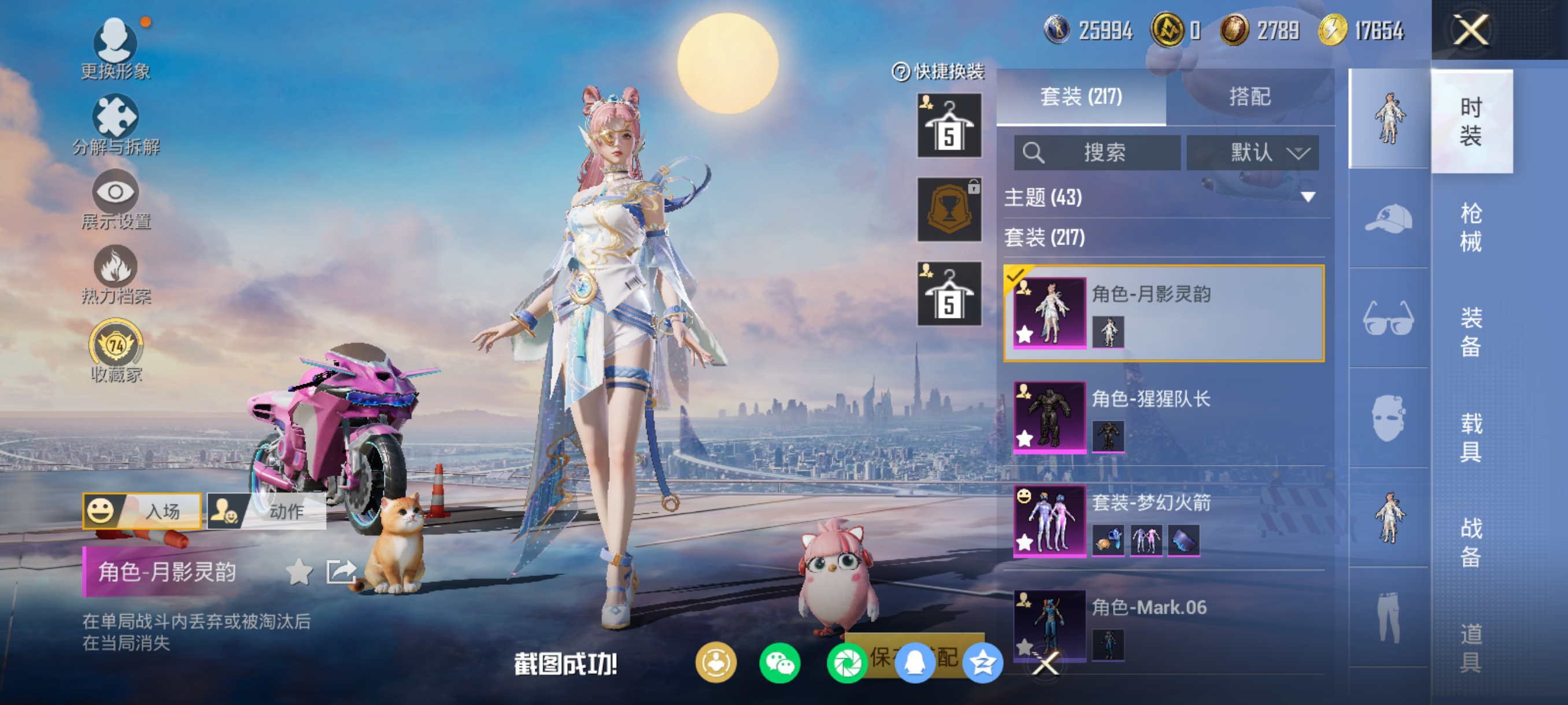
Task: Close the wardrobe screen
Action: click(1471, 30)
